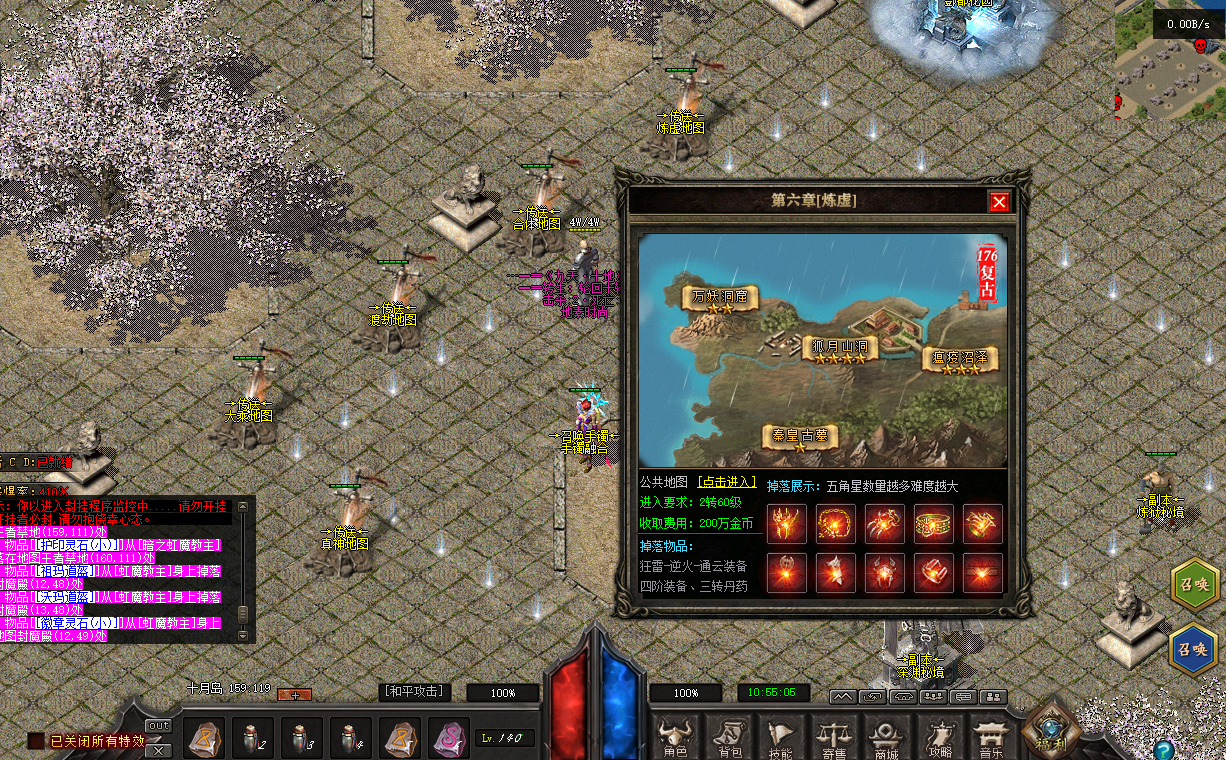Screen dimensions: 1226x760
Task: Open the 角色 character panel
Action: [x=674, y=738]
